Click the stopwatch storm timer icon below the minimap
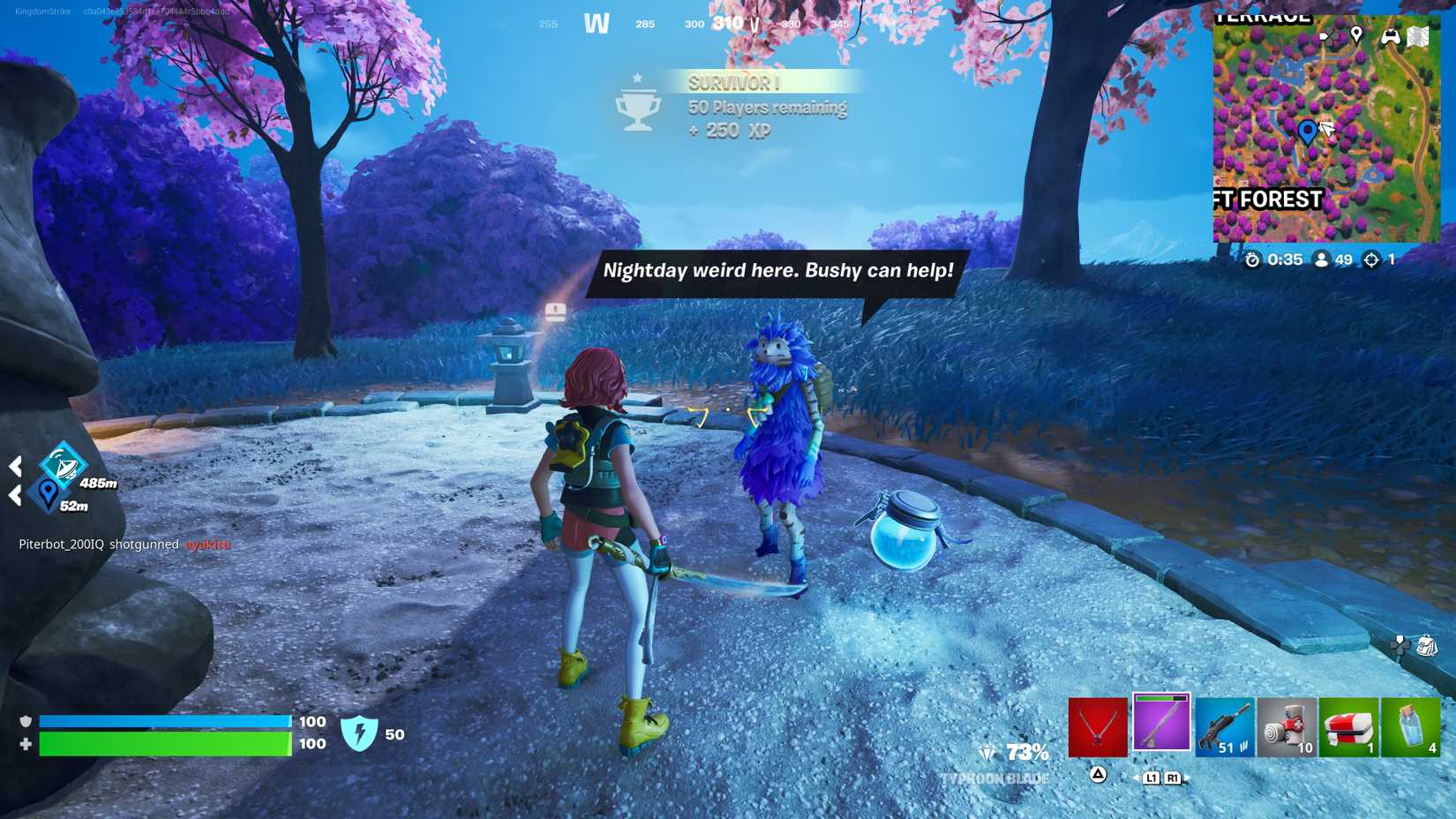The image size is (1456, 819). point(1254,260)
